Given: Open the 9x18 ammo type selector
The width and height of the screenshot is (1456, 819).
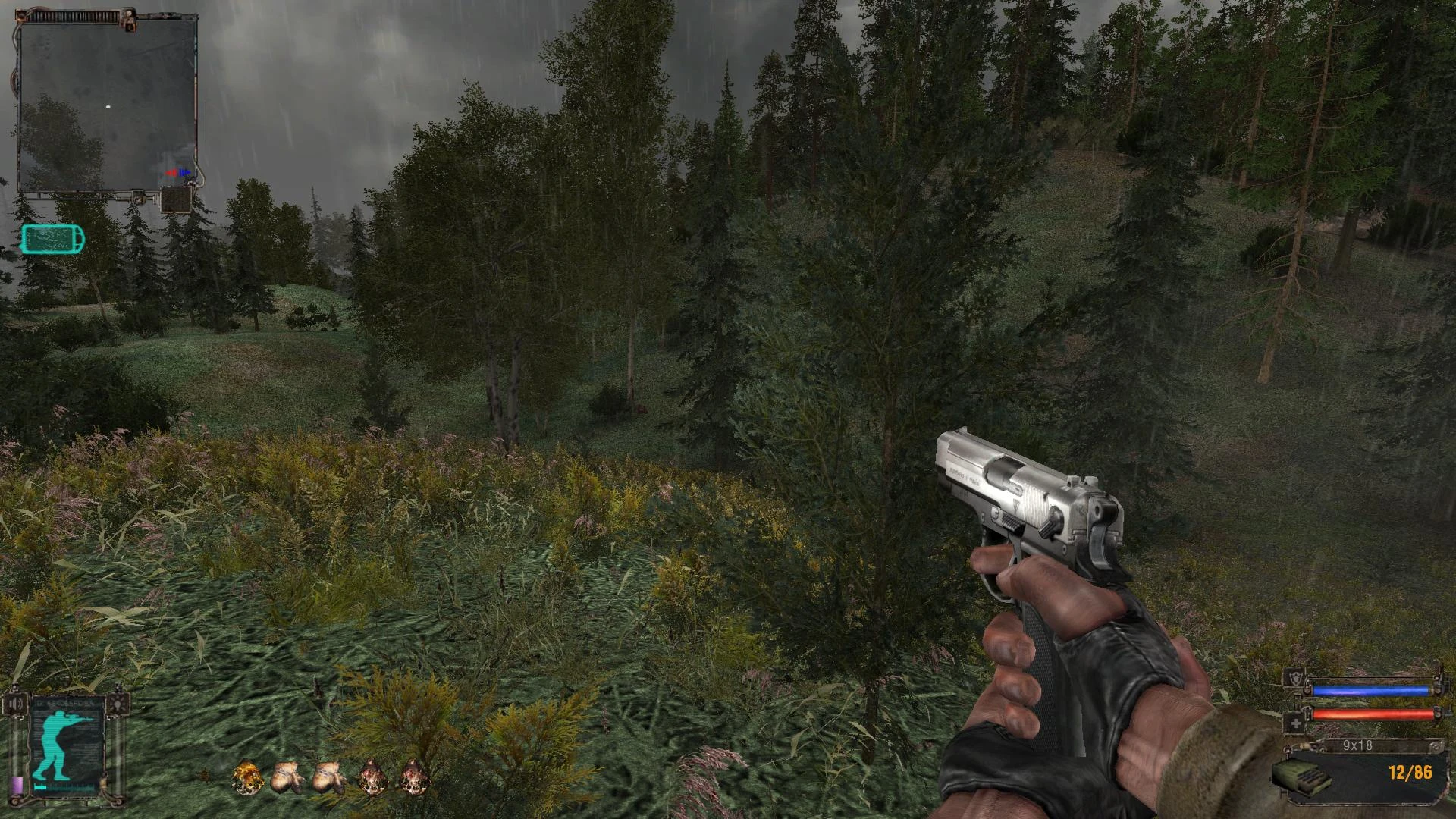Looking at the screenshot, I should point(1357,745).
